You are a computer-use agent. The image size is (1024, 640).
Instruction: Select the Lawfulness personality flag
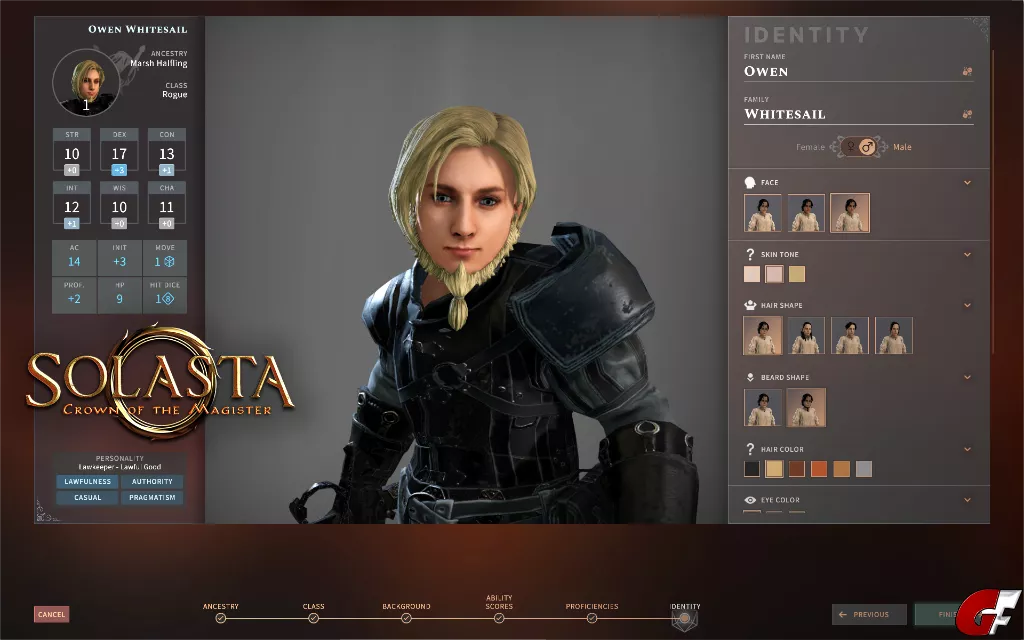[x=88, y=482]
